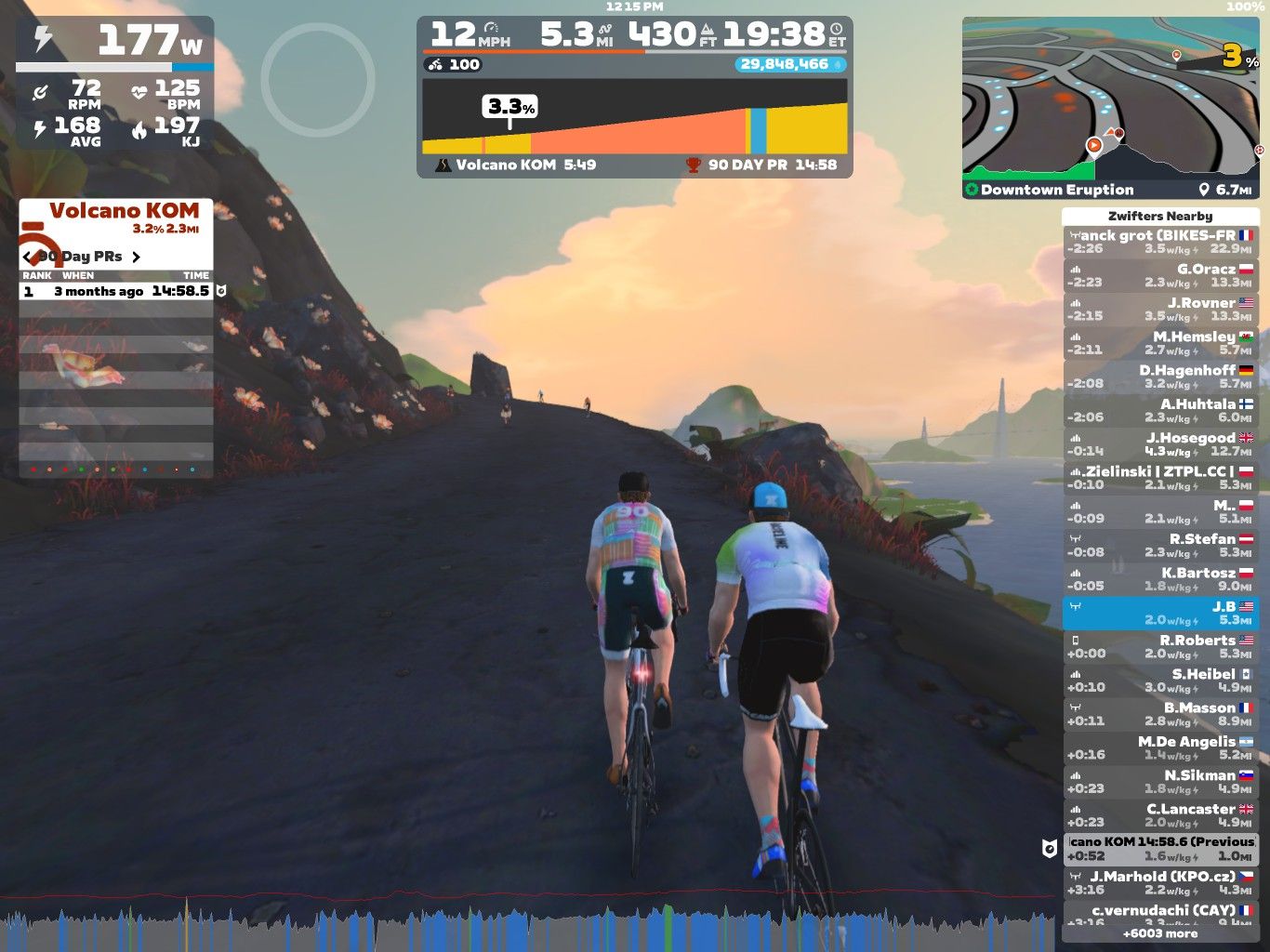Select C.Lancaster rider row

pyautogui.click(x=1160, y=815)
